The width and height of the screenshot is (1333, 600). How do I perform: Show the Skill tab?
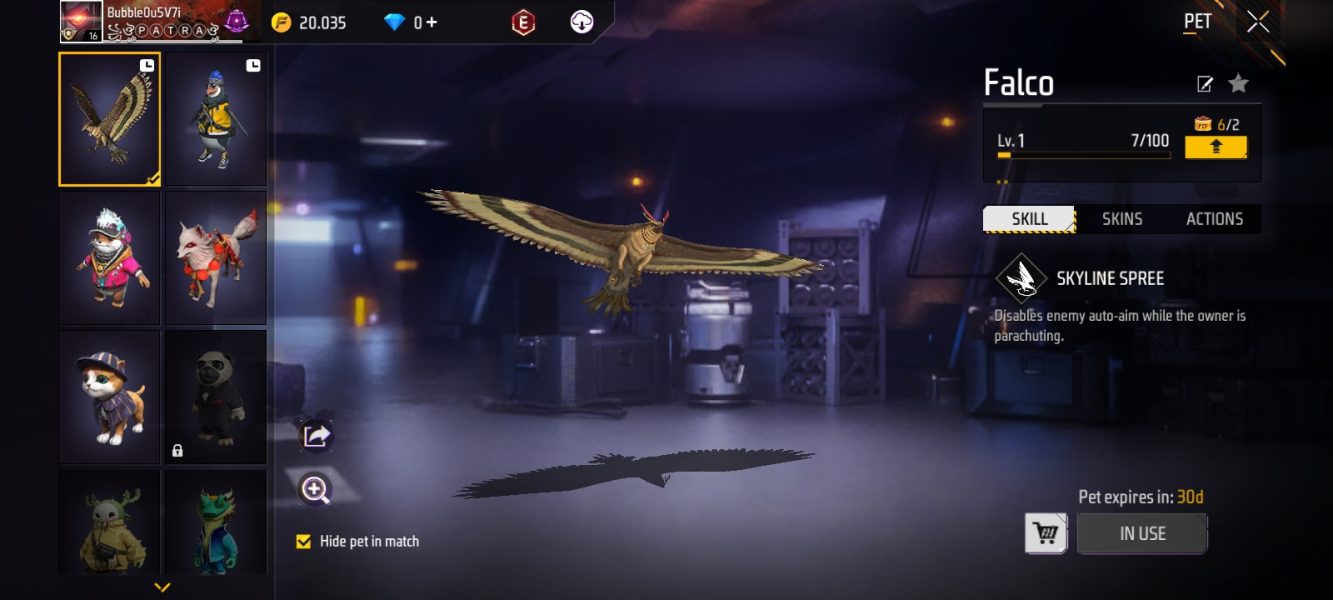(x=1029, y=219)
